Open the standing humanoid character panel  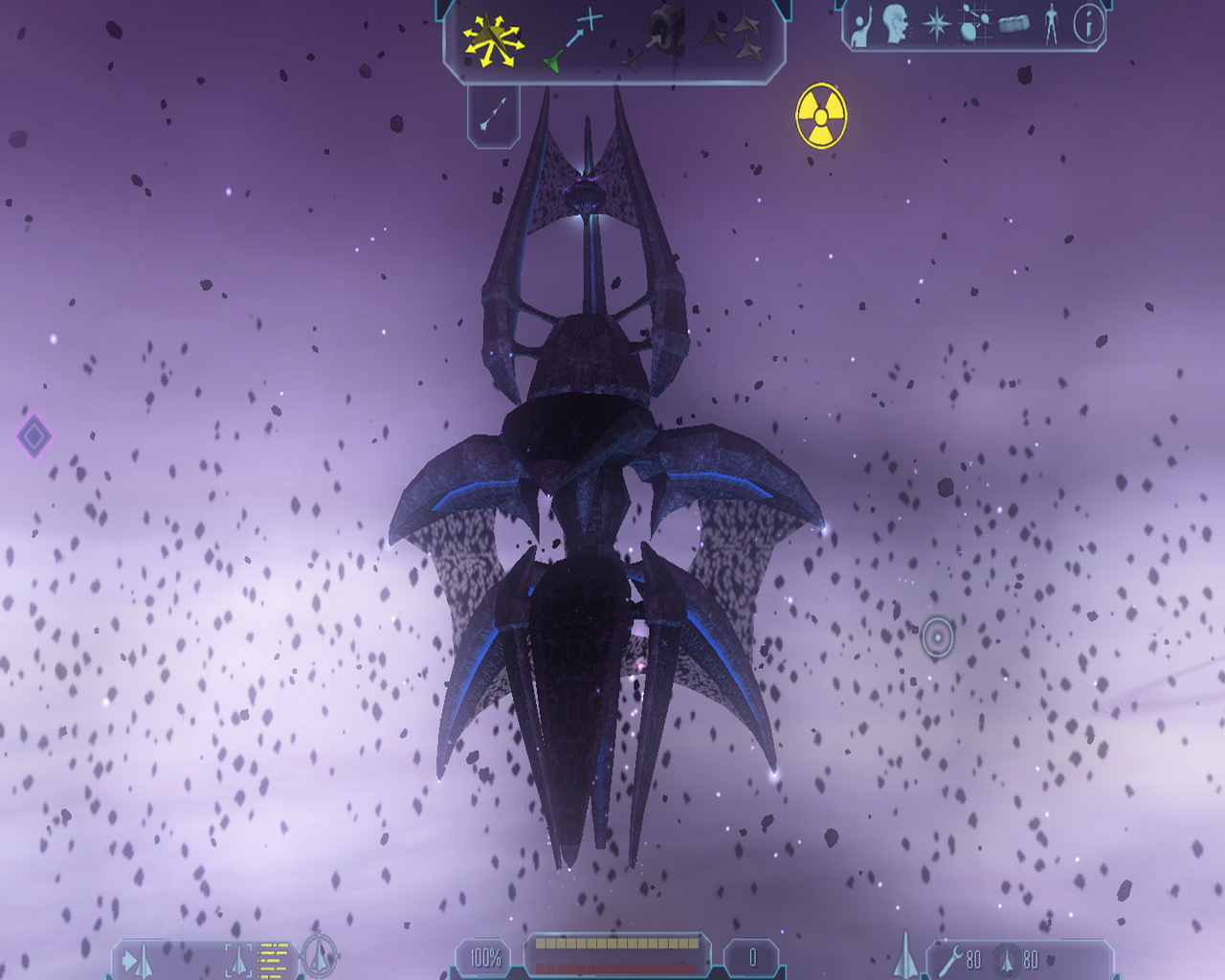click(x=1051, y=25)
